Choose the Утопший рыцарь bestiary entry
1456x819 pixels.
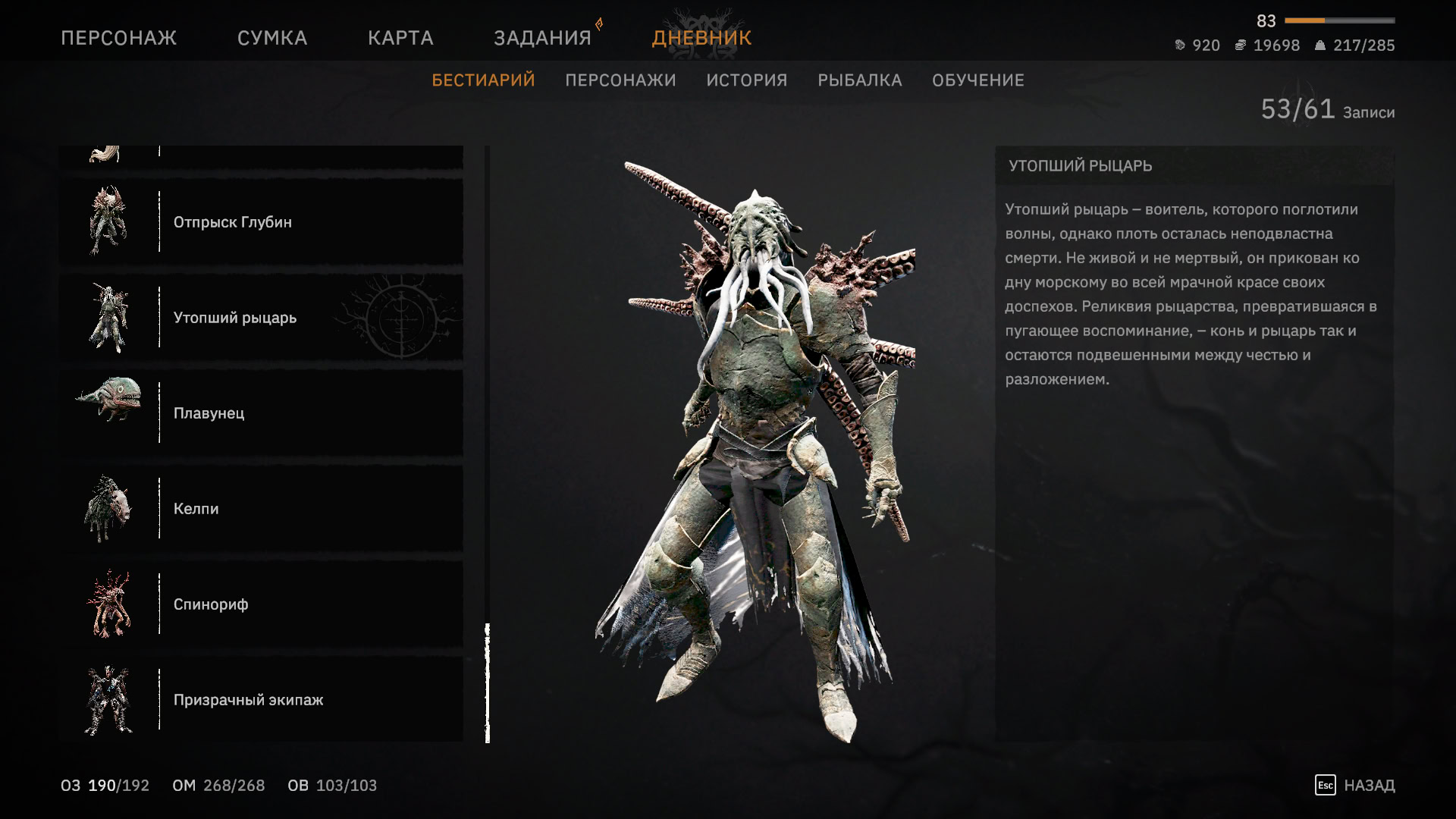[261, 318]
